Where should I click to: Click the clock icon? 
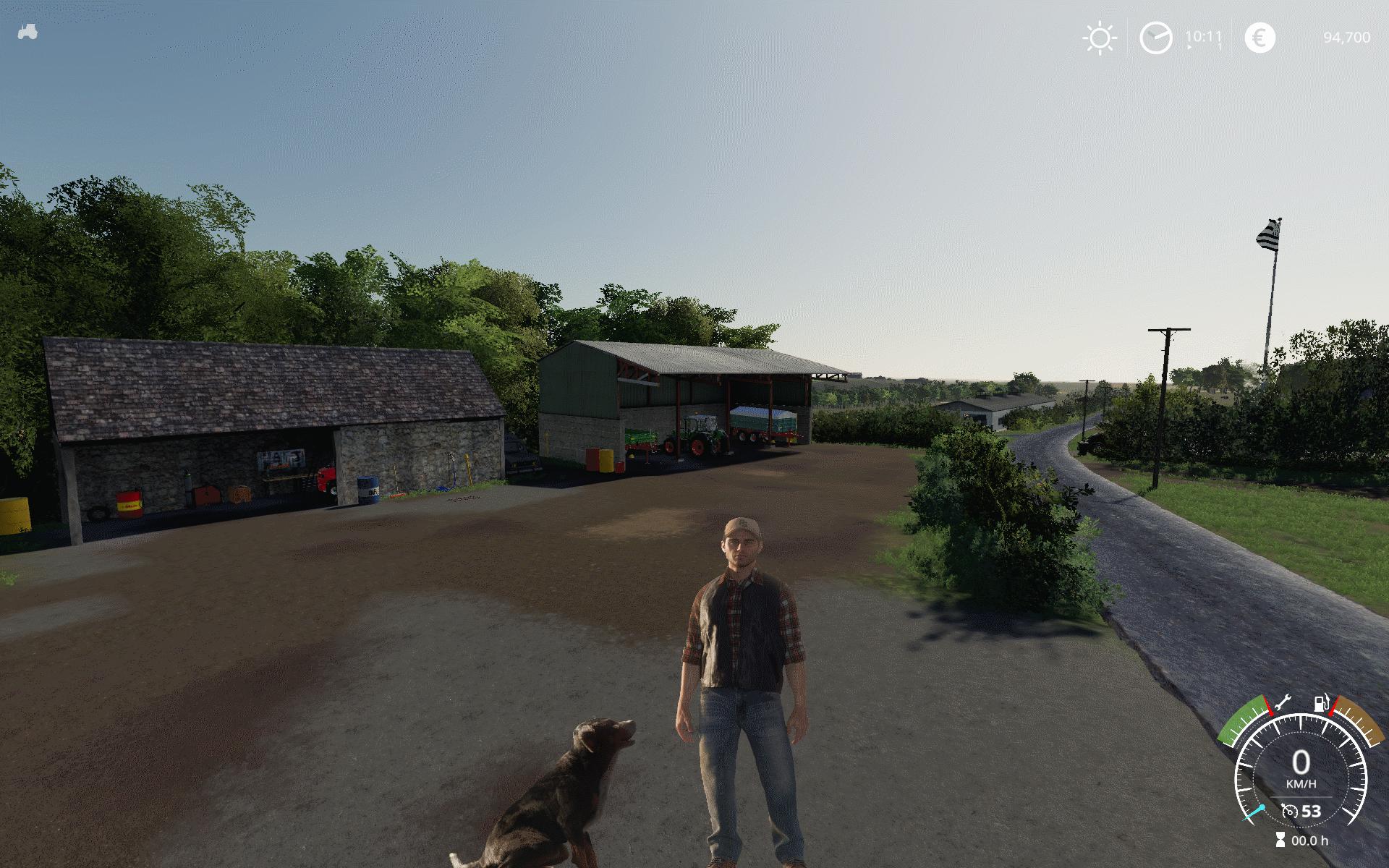click(x=1155, y=38)
